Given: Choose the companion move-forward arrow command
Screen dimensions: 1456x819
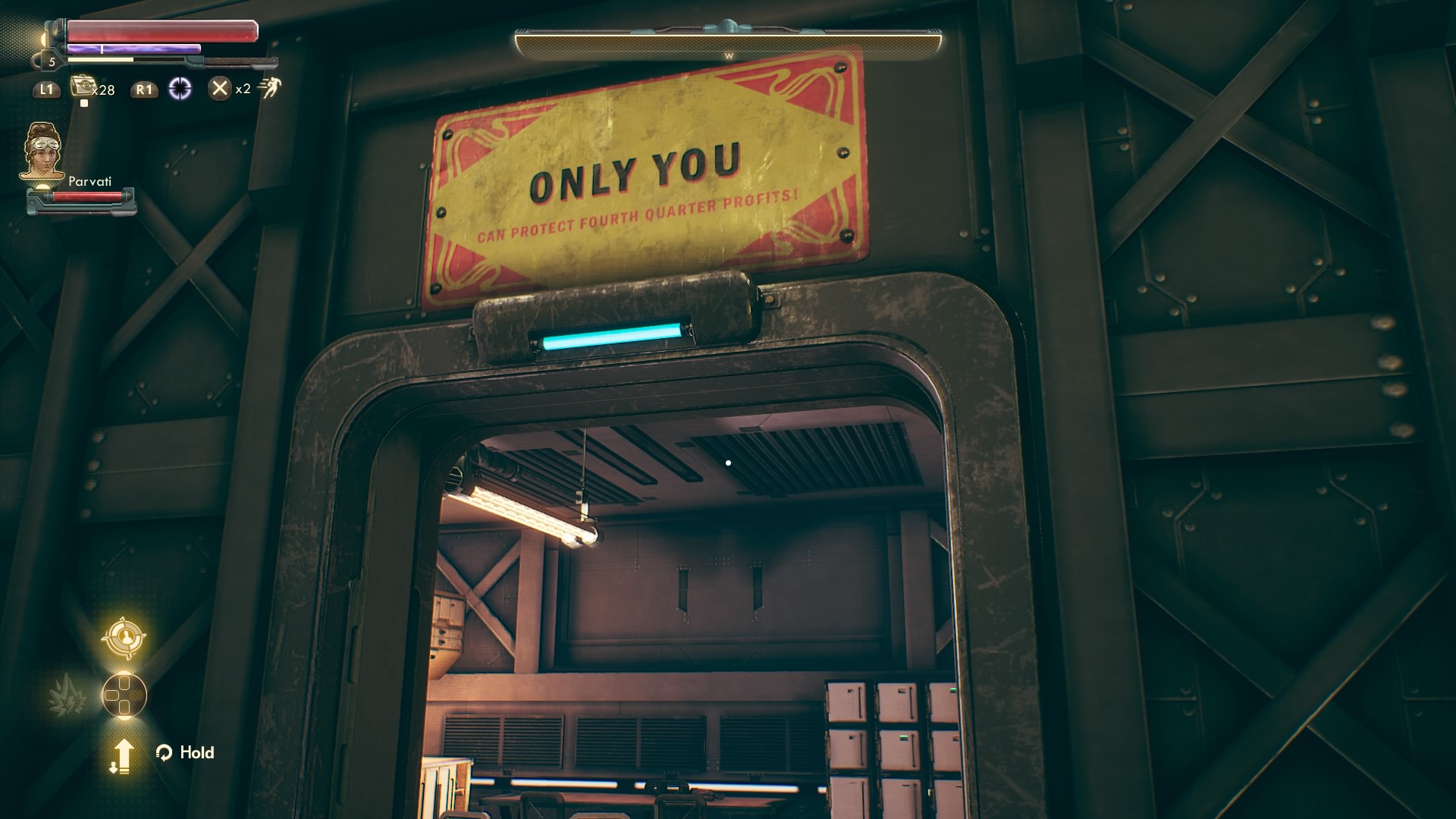Looking at the screenshot, I should pos(123,755).
